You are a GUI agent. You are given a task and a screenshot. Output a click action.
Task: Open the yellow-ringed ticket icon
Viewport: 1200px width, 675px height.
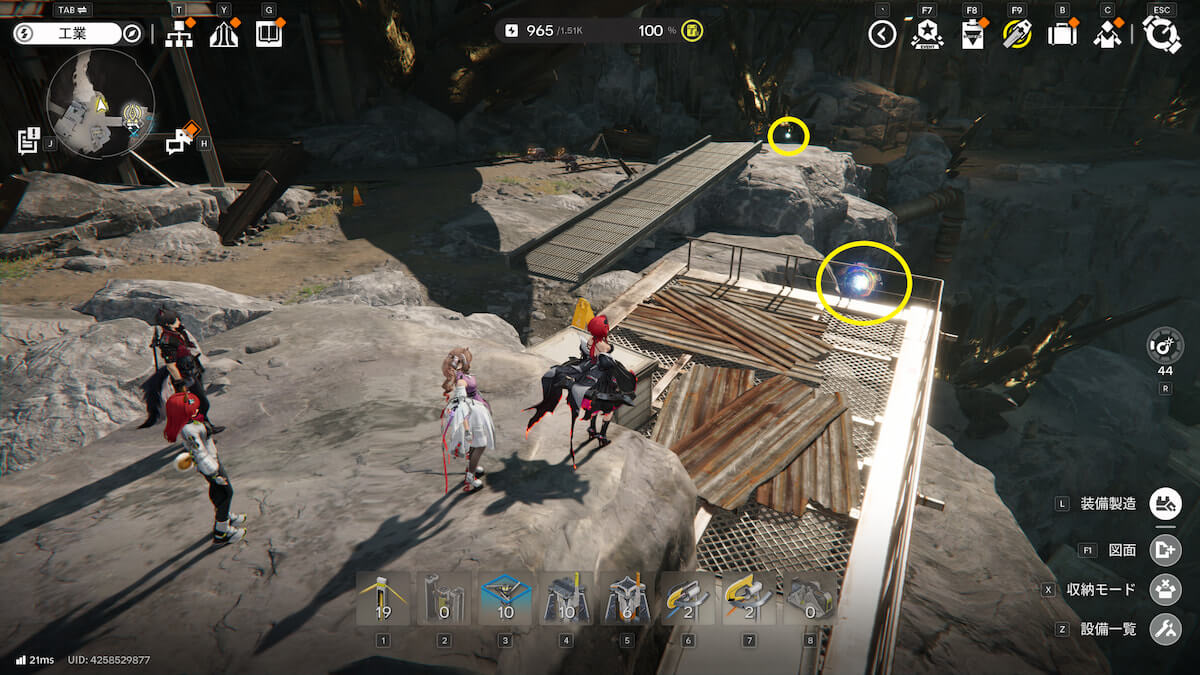click(x=1017, y=35)
